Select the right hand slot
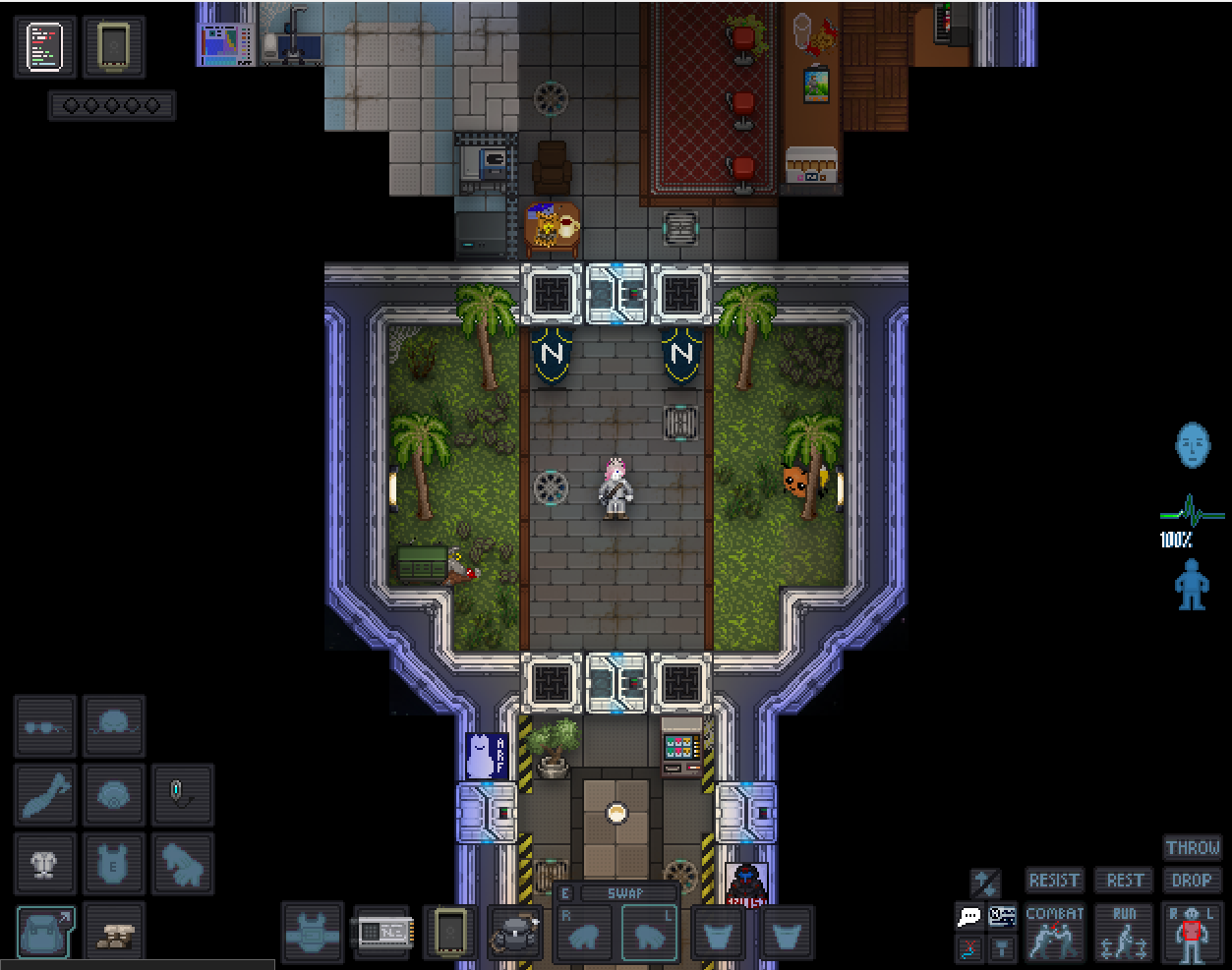This screenshot has width=1232, height=970. (x=585, y=934)
